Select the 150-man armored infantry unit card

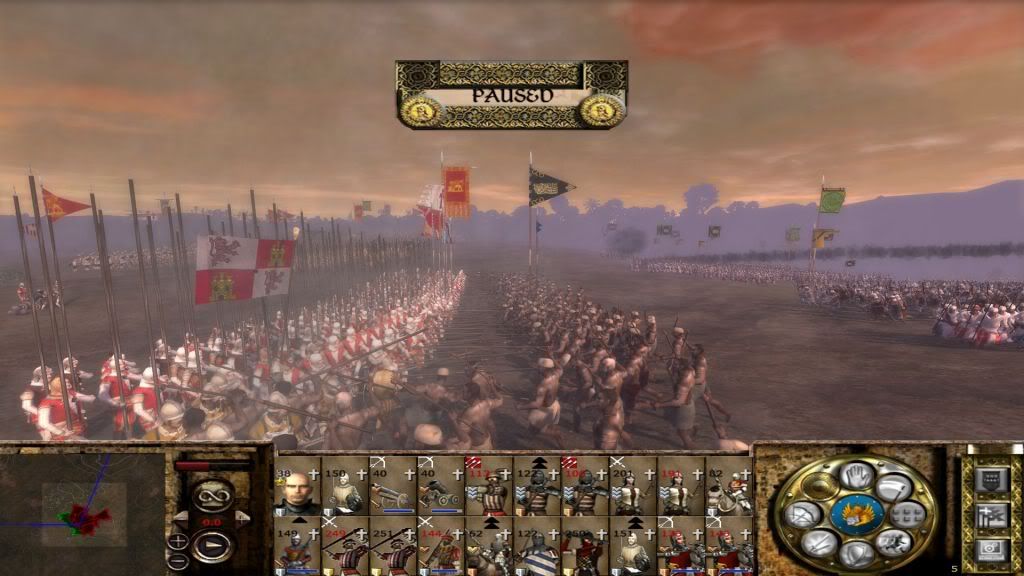tap(346, 487)
